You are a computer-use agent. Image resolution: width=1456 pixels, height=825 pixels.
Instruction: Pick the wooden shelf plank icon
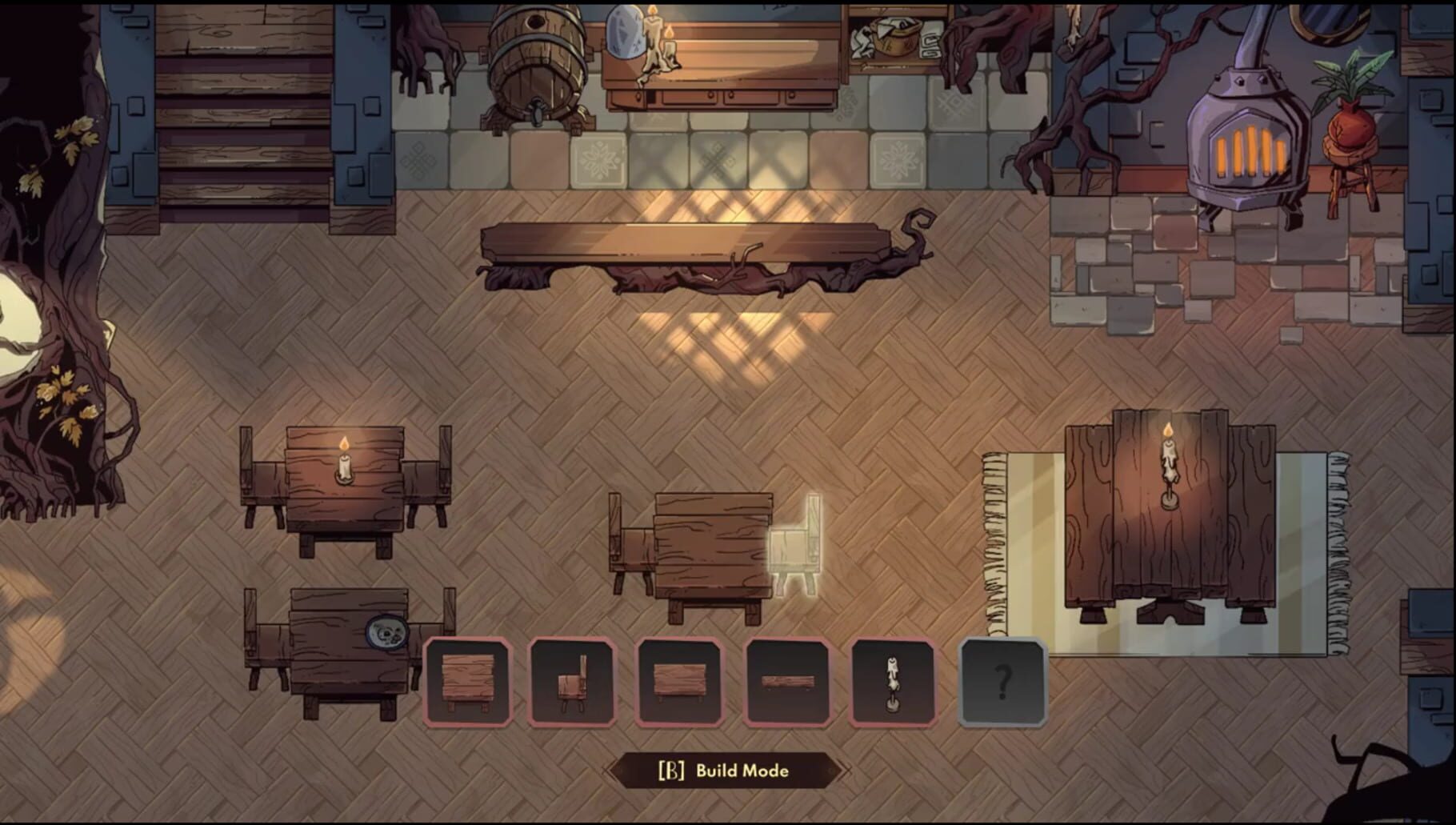tap(786, 680)
